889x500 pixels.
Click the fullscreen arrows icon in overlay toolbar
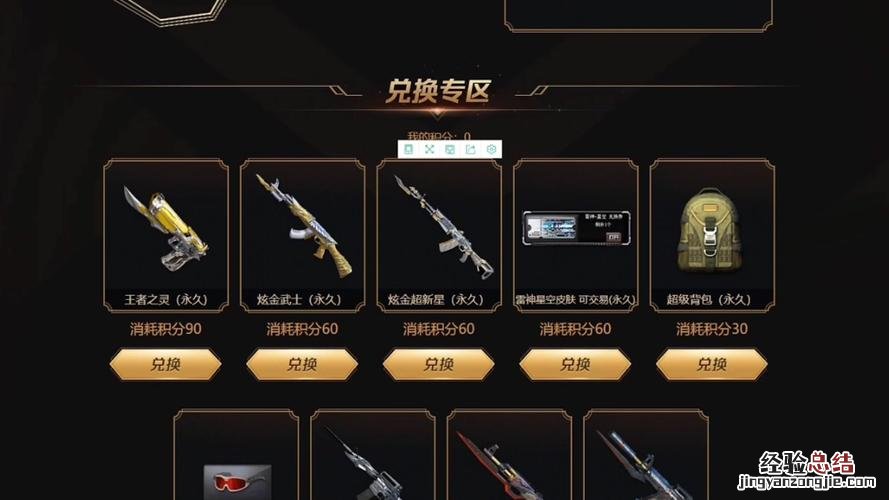[x=429, y=149]
